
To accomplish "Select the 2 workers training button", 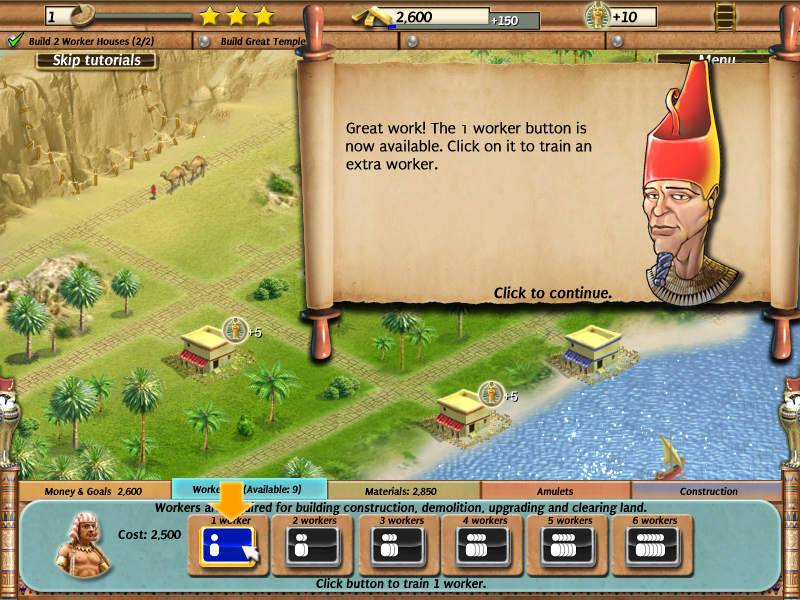I will point(314,546).
